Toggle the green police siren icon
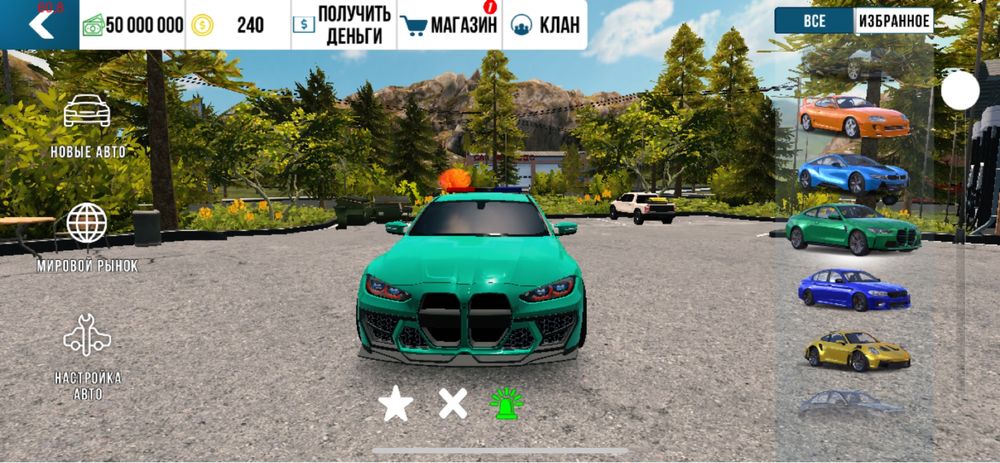 click(506, 403)
